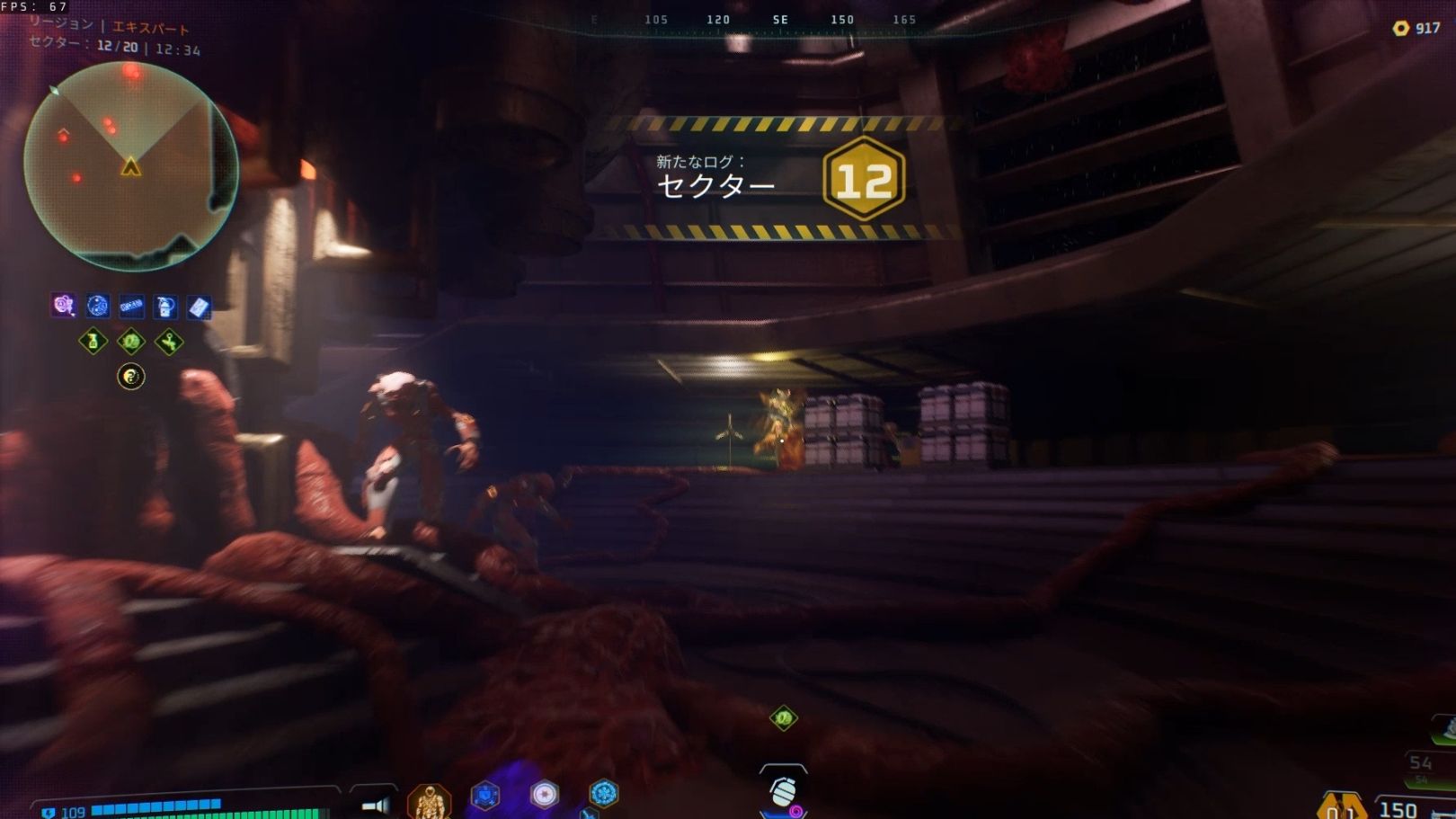The height and width of the screenshot is (819, 1456).
Task: Click the gold coin currency icon
Action: pos(1400,28)
